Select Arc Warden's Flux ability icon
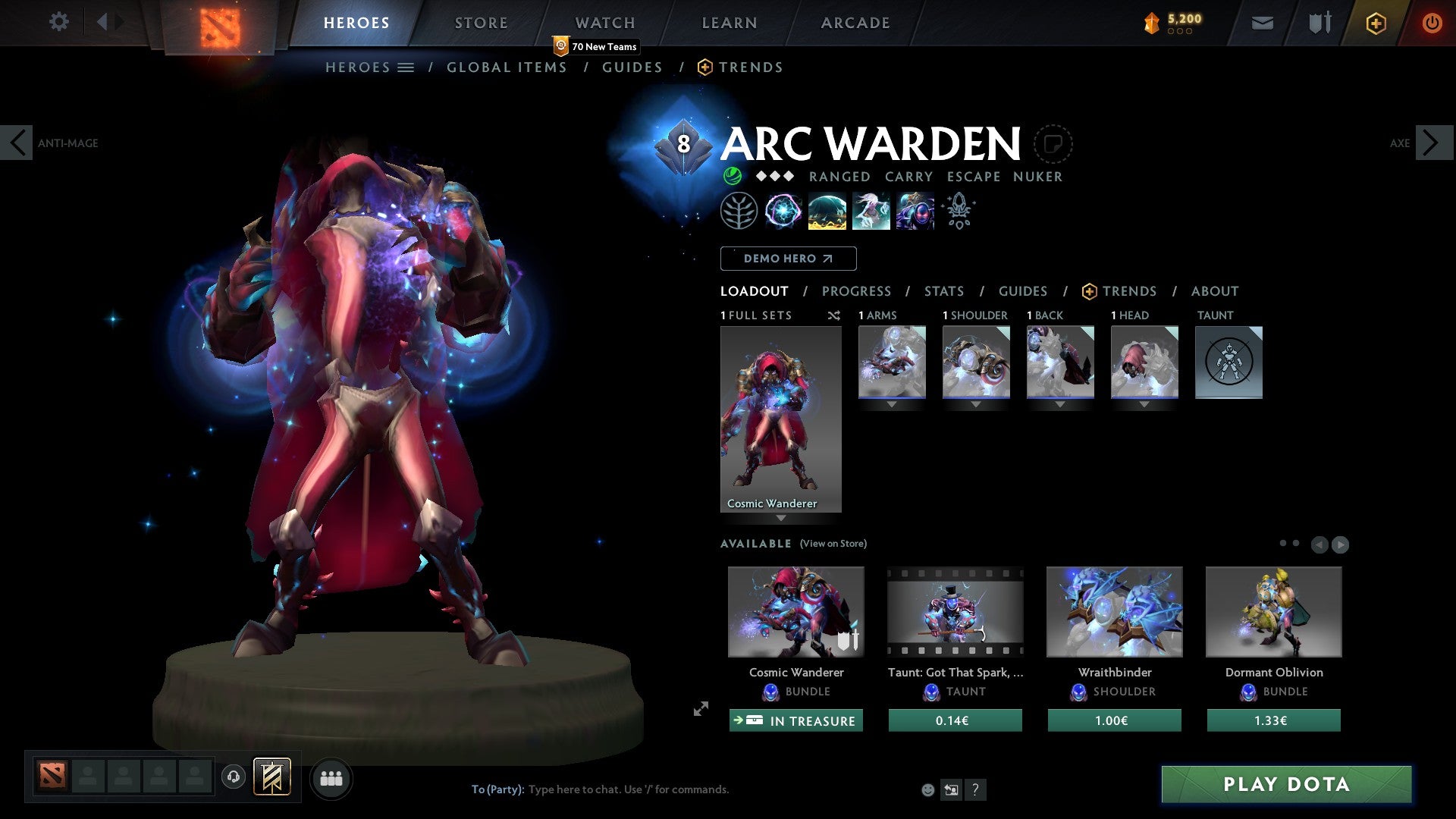This screenshot has width=1456, height=819. pyautogui.click(x=784, y=210)
